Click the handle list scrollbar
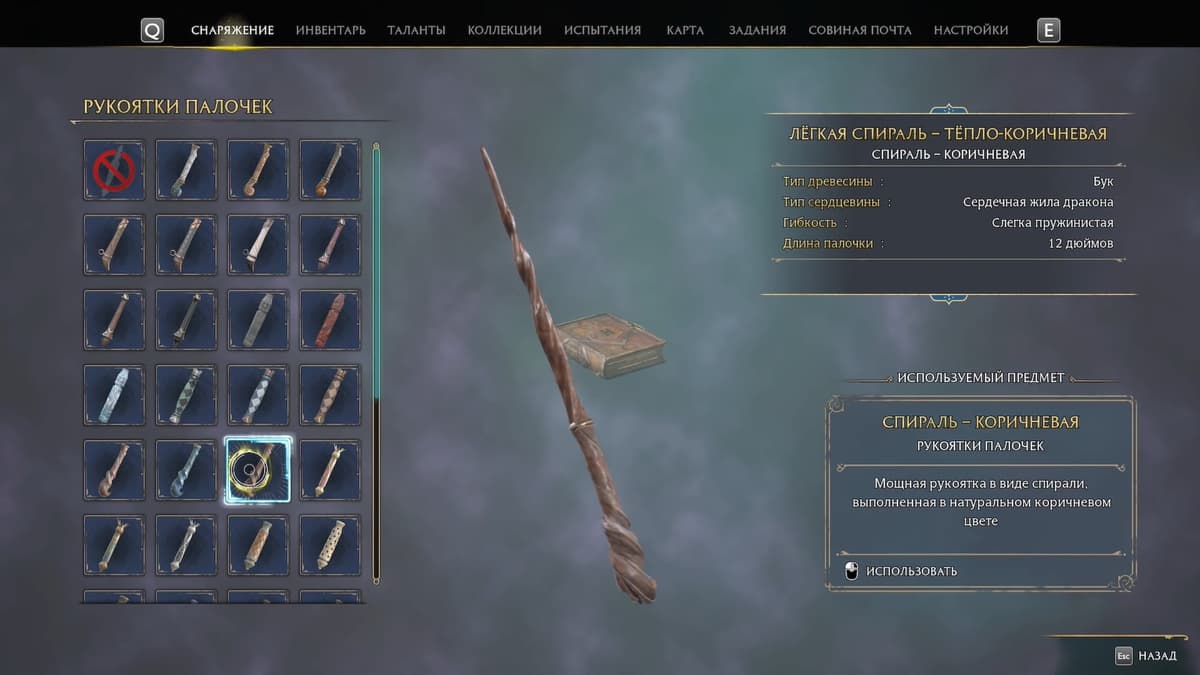 tap(376, 360)
